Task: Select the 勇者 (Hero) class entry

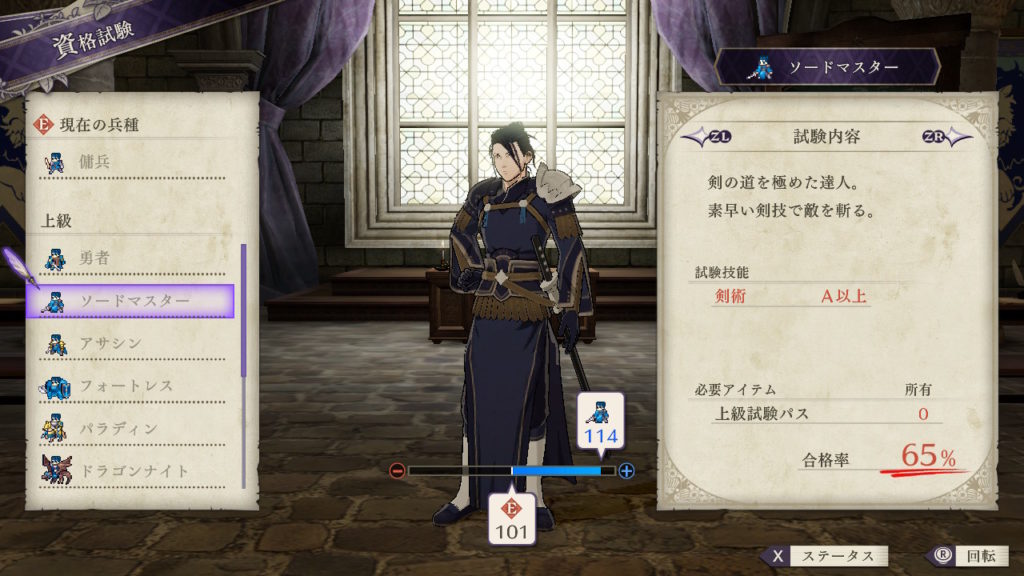Action: [130, 259]
